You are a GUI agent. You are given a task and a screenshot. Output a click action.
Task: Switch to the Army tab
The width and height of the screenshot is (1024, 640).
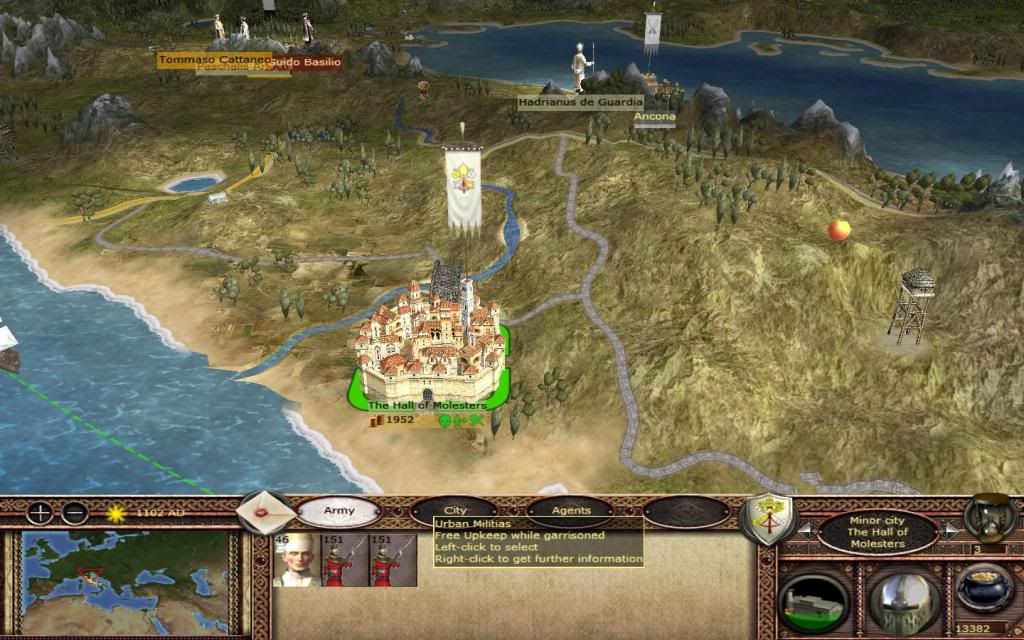(x=339, y=511)
